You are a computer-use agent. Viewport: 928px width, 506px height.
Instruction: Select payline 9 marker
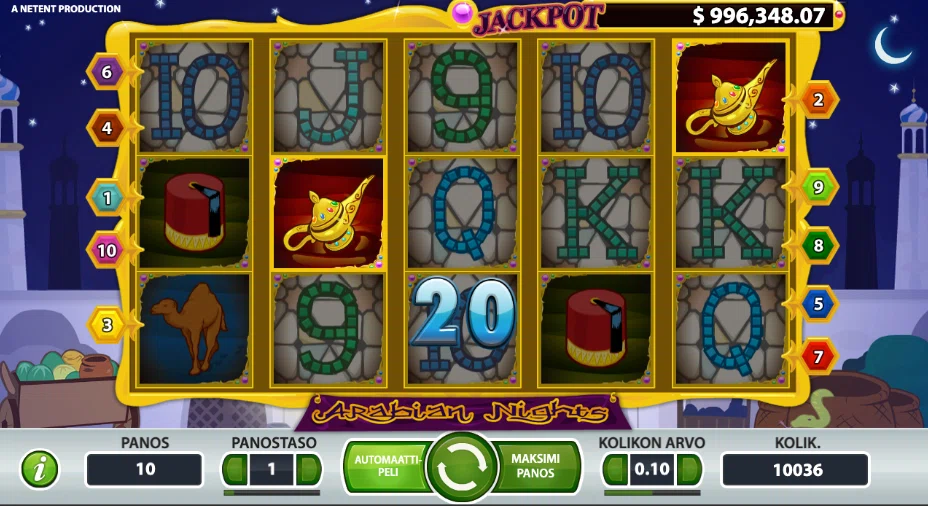coord(819,187)
